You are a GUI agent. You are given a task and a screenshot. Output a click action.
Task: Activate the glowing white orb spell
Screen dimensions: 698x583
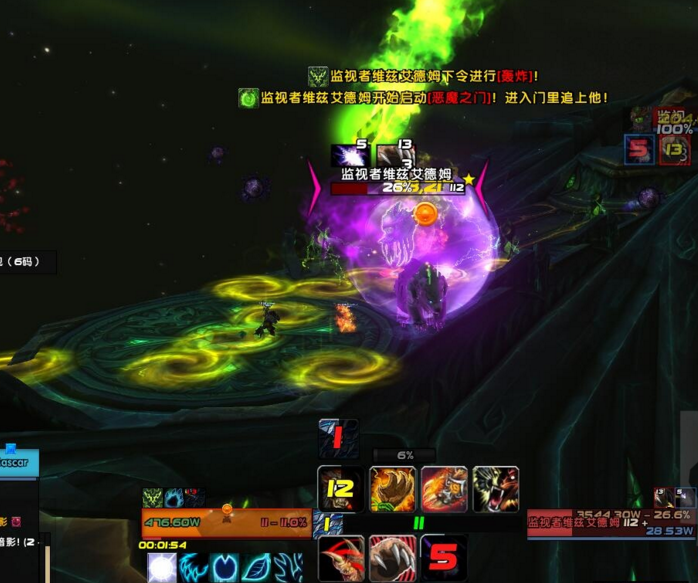point(162,568)
